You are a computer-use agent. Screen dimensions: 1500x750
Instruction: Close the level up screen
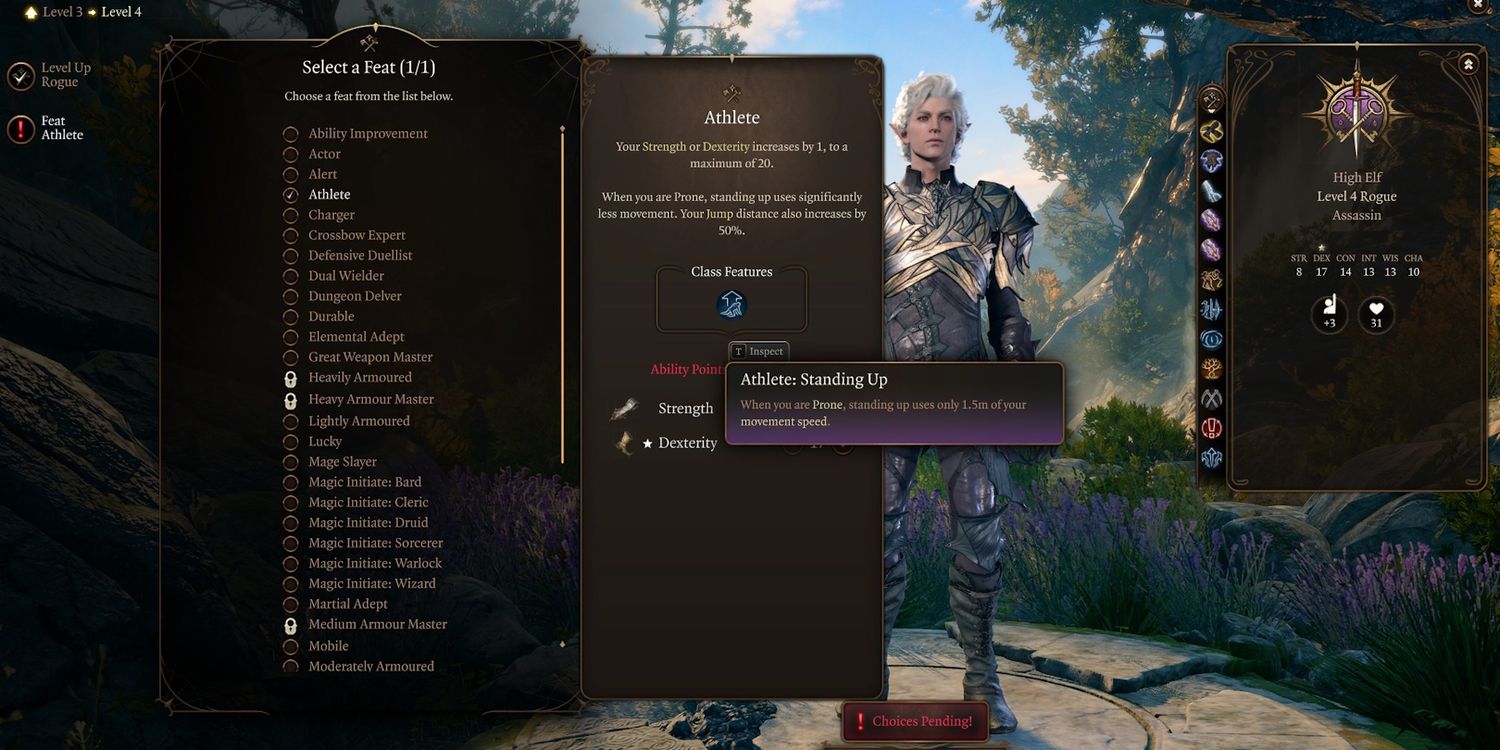(x=1478, y=5)
